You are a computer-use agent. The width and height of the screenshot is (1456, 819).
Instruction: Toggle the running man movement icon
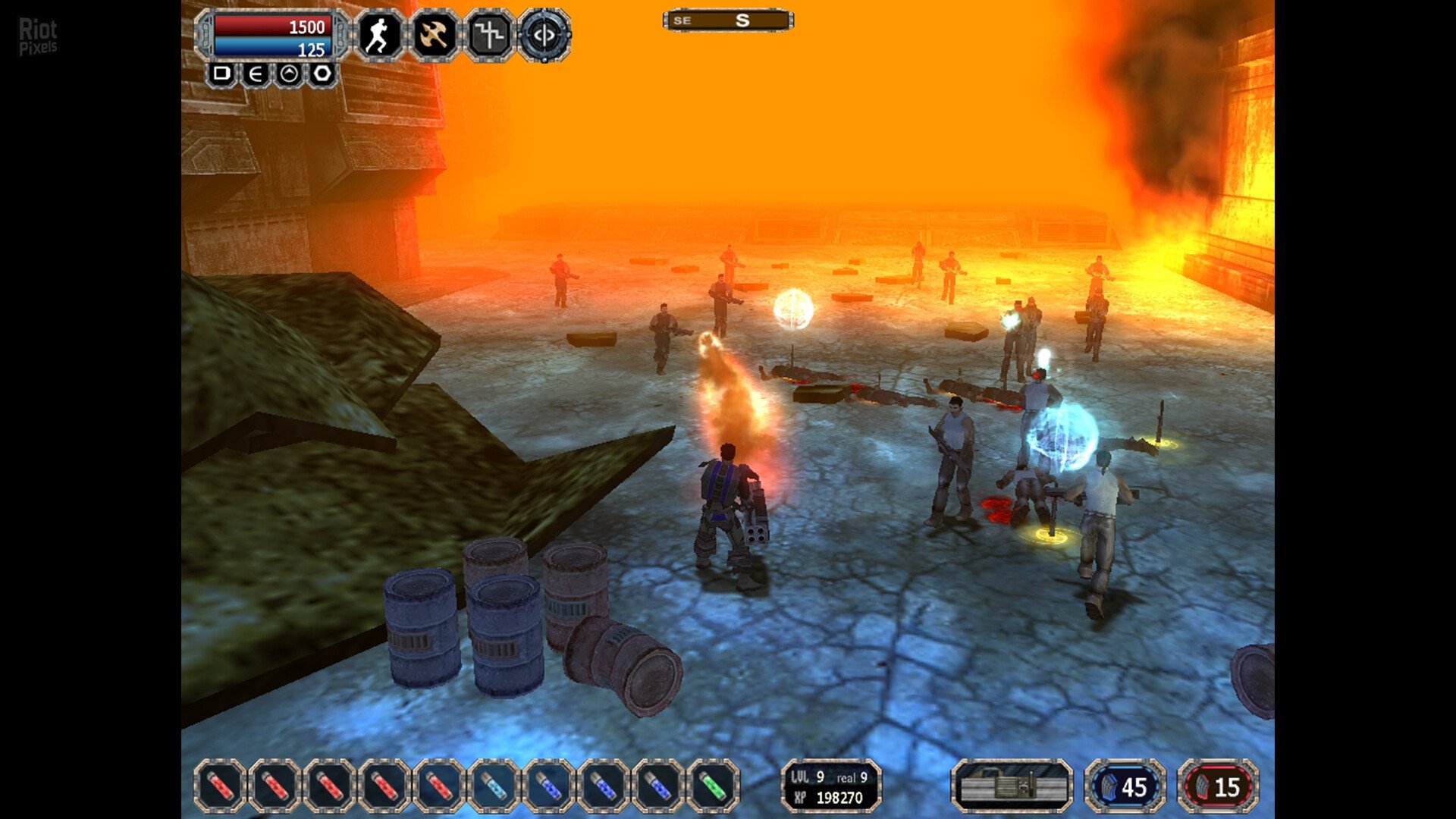tap(378, 35)
